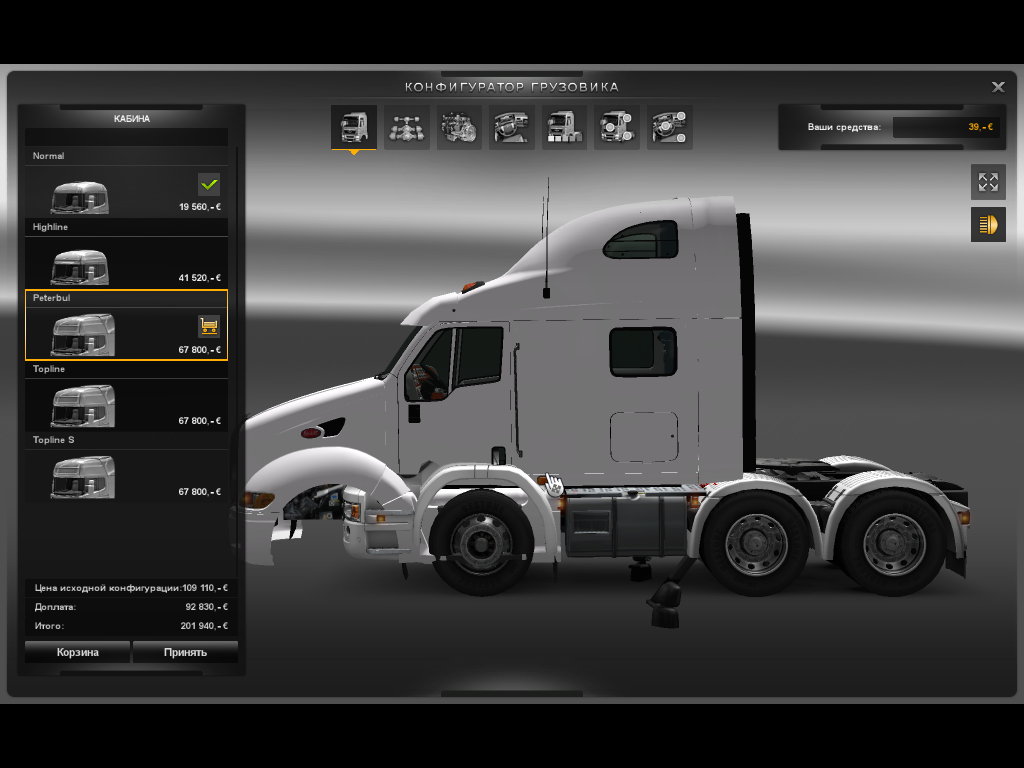Open the interior accessories tab

(x=670, y=127)
